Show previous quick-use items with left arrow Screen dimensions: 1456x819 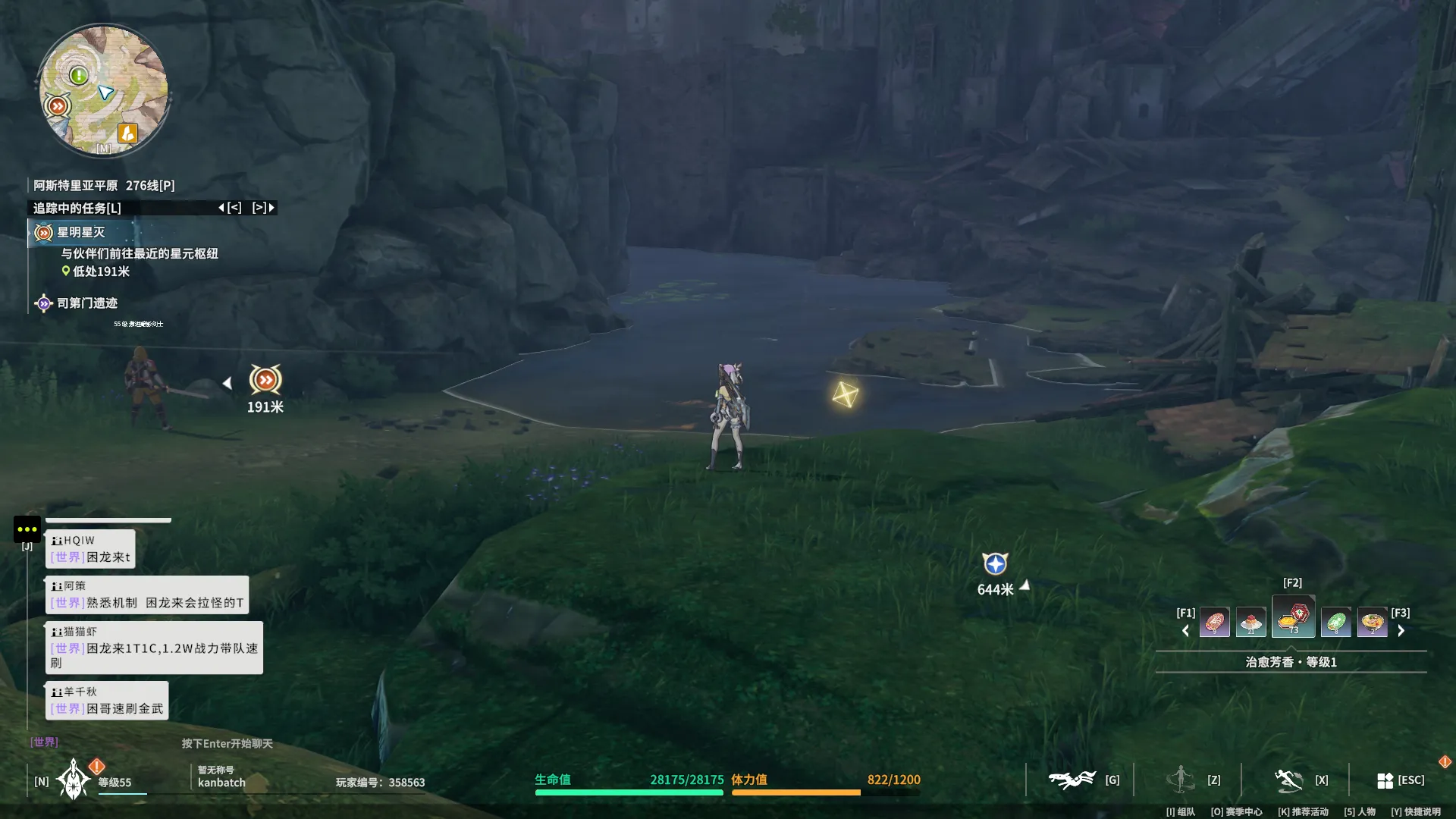click(1186, 630)
